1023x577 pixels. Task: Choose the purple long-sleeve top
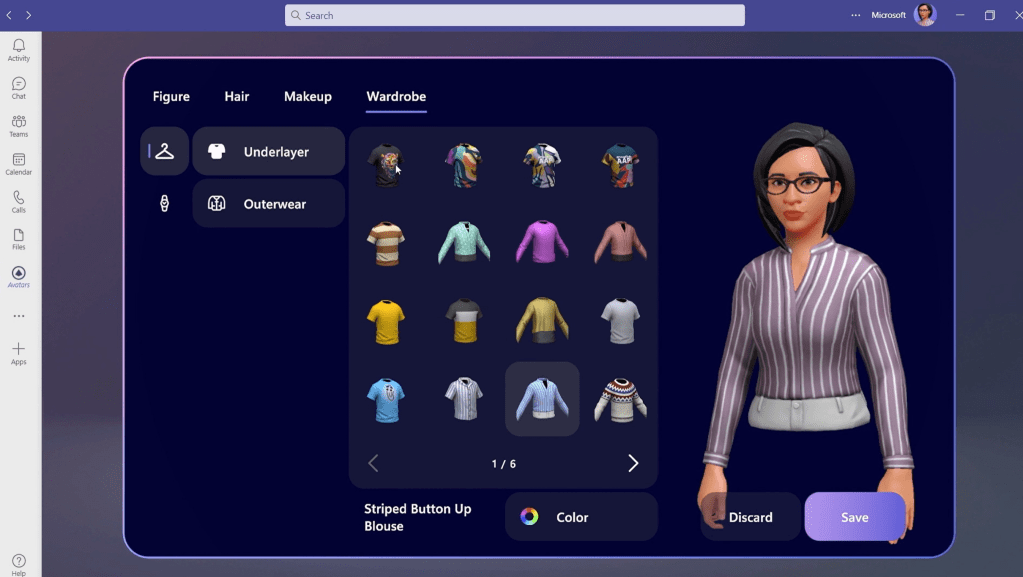pyautogui.click(x=542, y=243)
